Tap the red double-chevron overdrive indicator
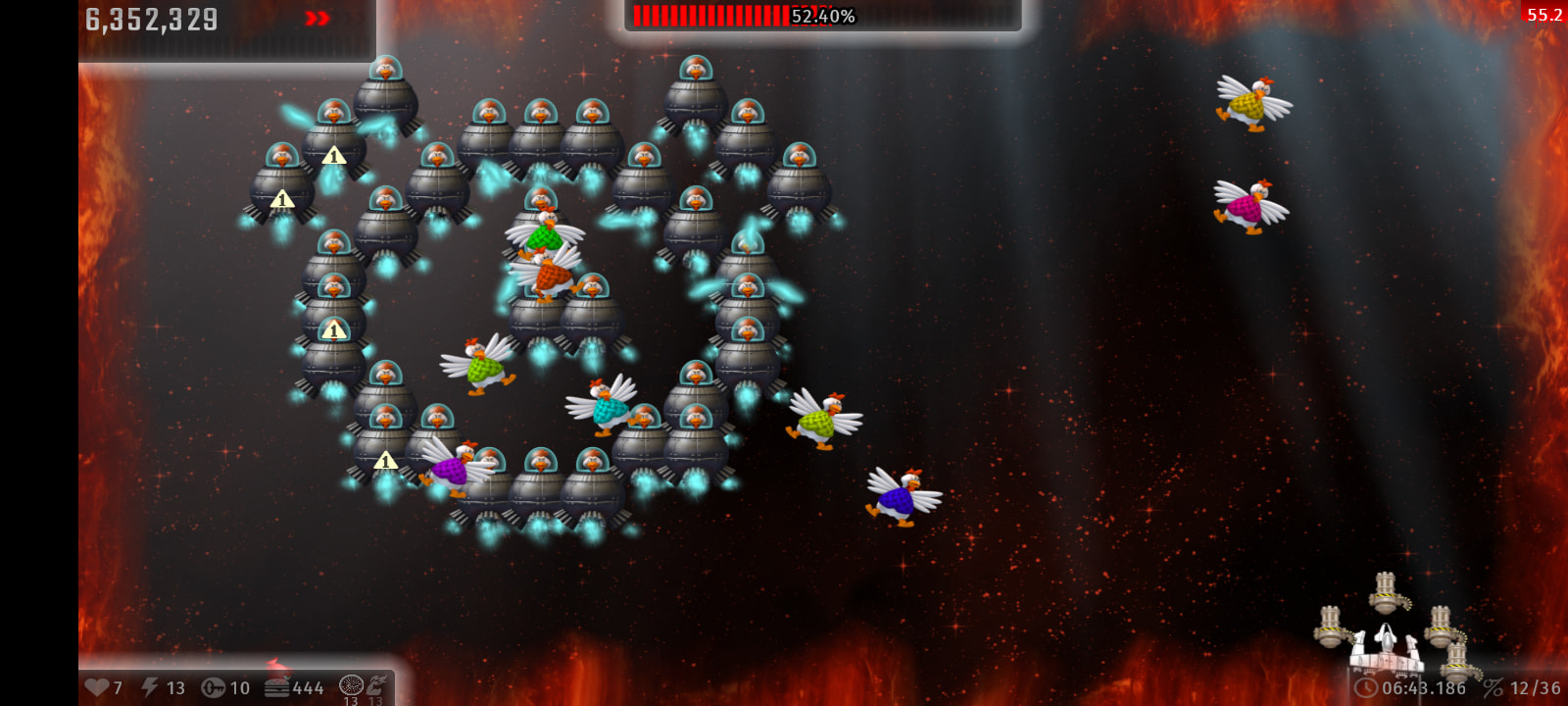 (x=317, y=19)
